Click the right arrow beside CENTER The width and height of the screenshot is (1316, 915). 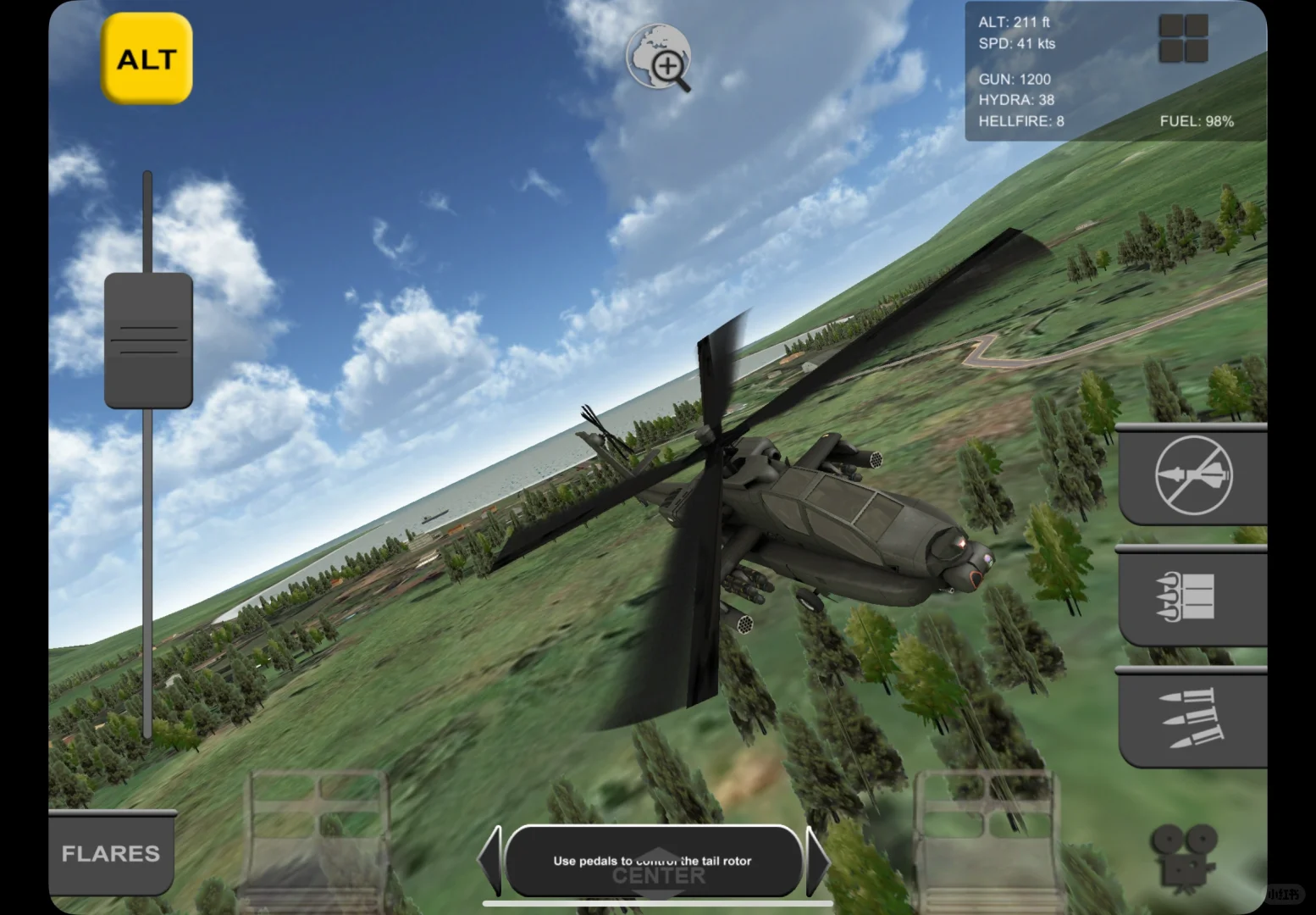[817, 861]
